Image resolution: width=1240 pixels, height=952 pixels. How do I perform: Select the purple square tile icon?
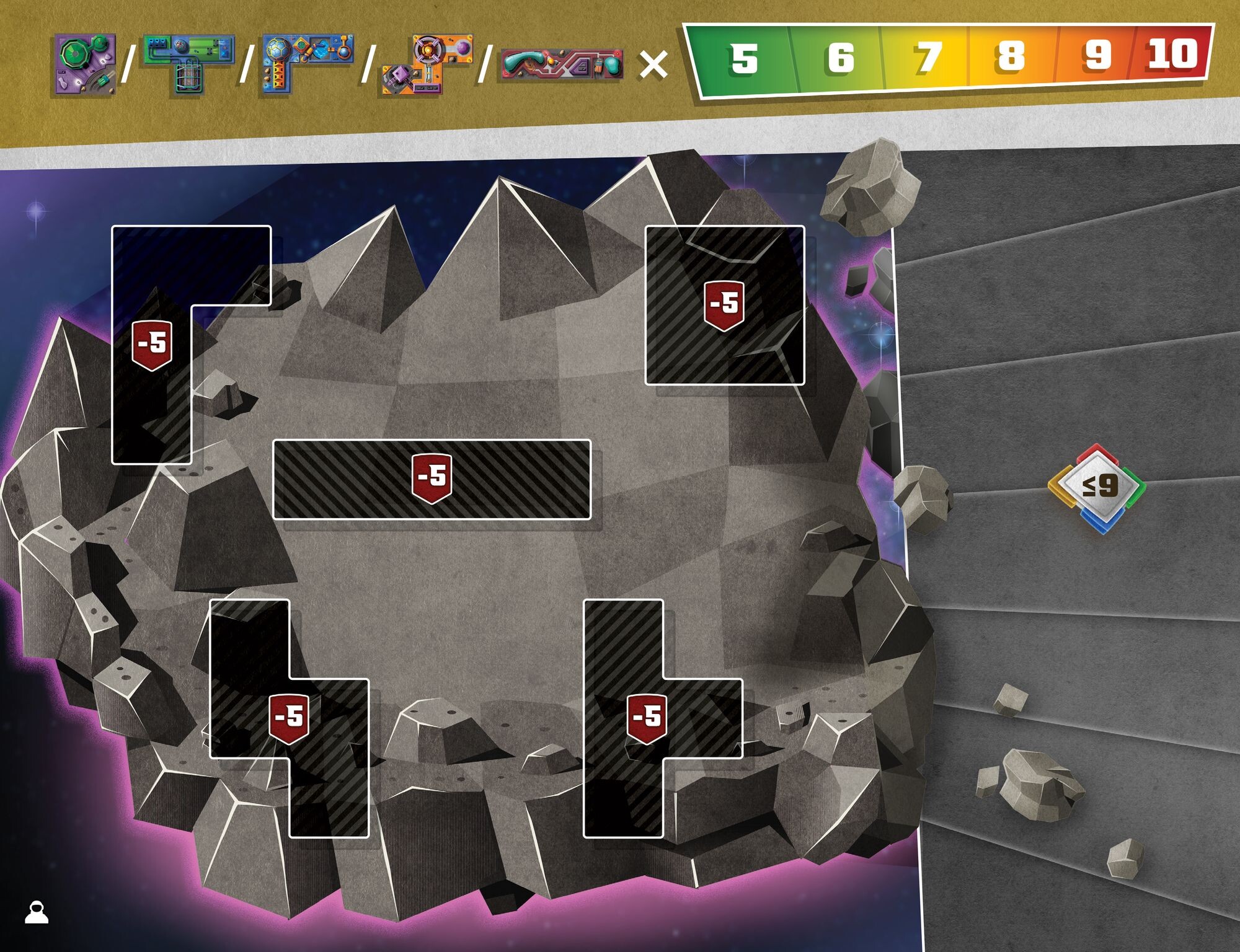tap(86, 64)
